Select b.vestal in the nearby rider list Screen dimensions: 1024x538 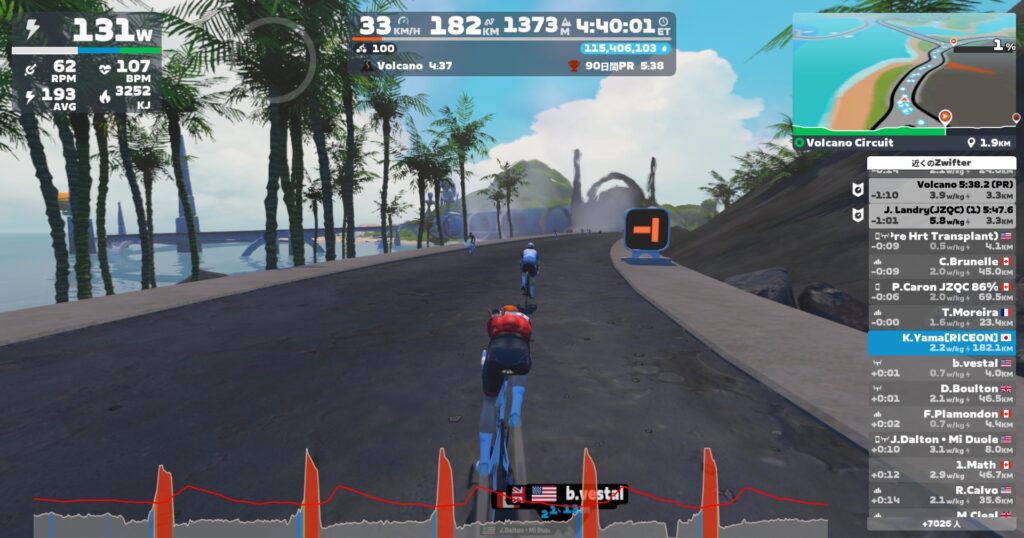(941, 368)
